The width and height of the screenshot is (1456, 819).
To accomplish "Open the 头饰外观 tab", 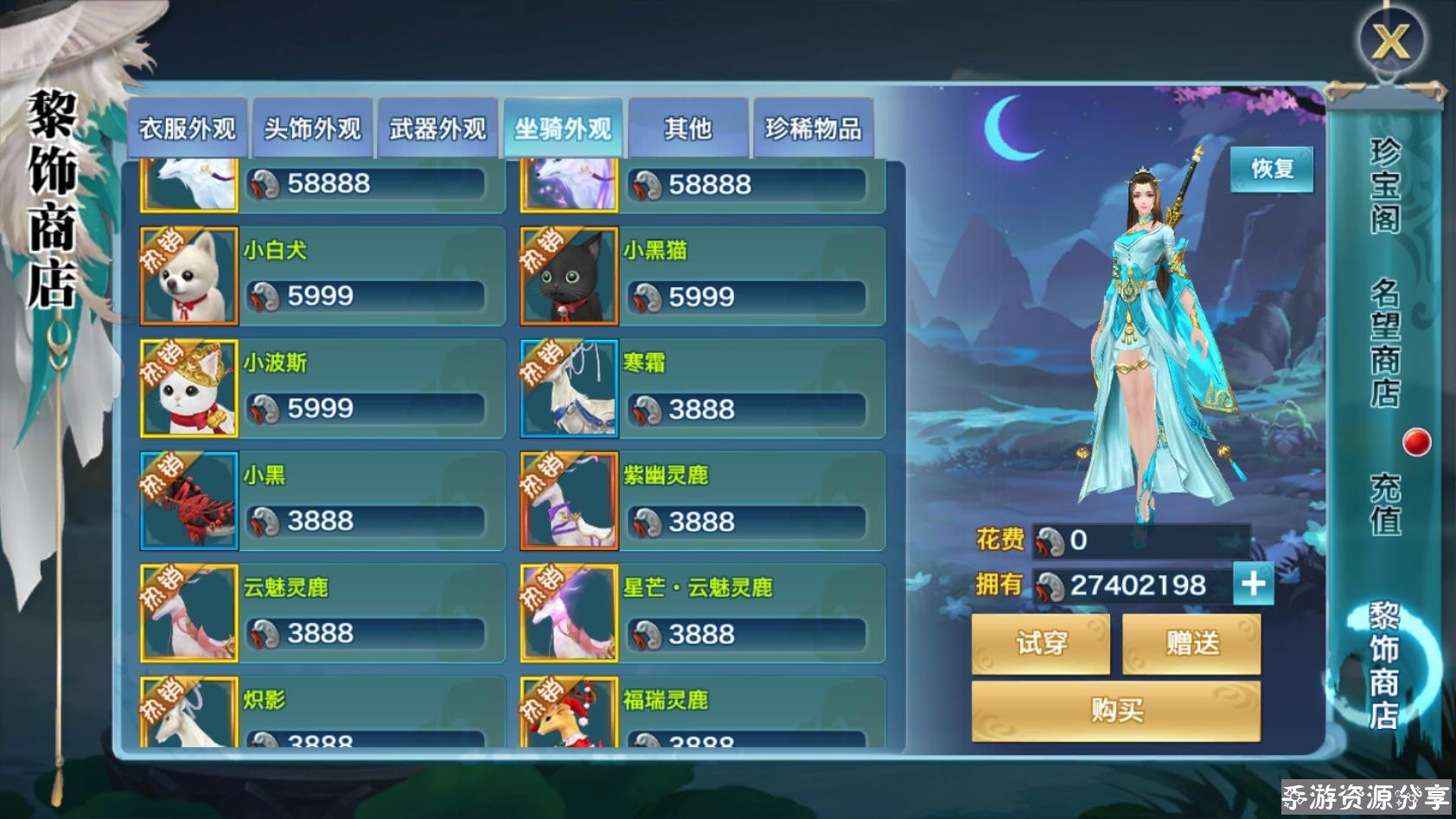I will click(312, 129).
